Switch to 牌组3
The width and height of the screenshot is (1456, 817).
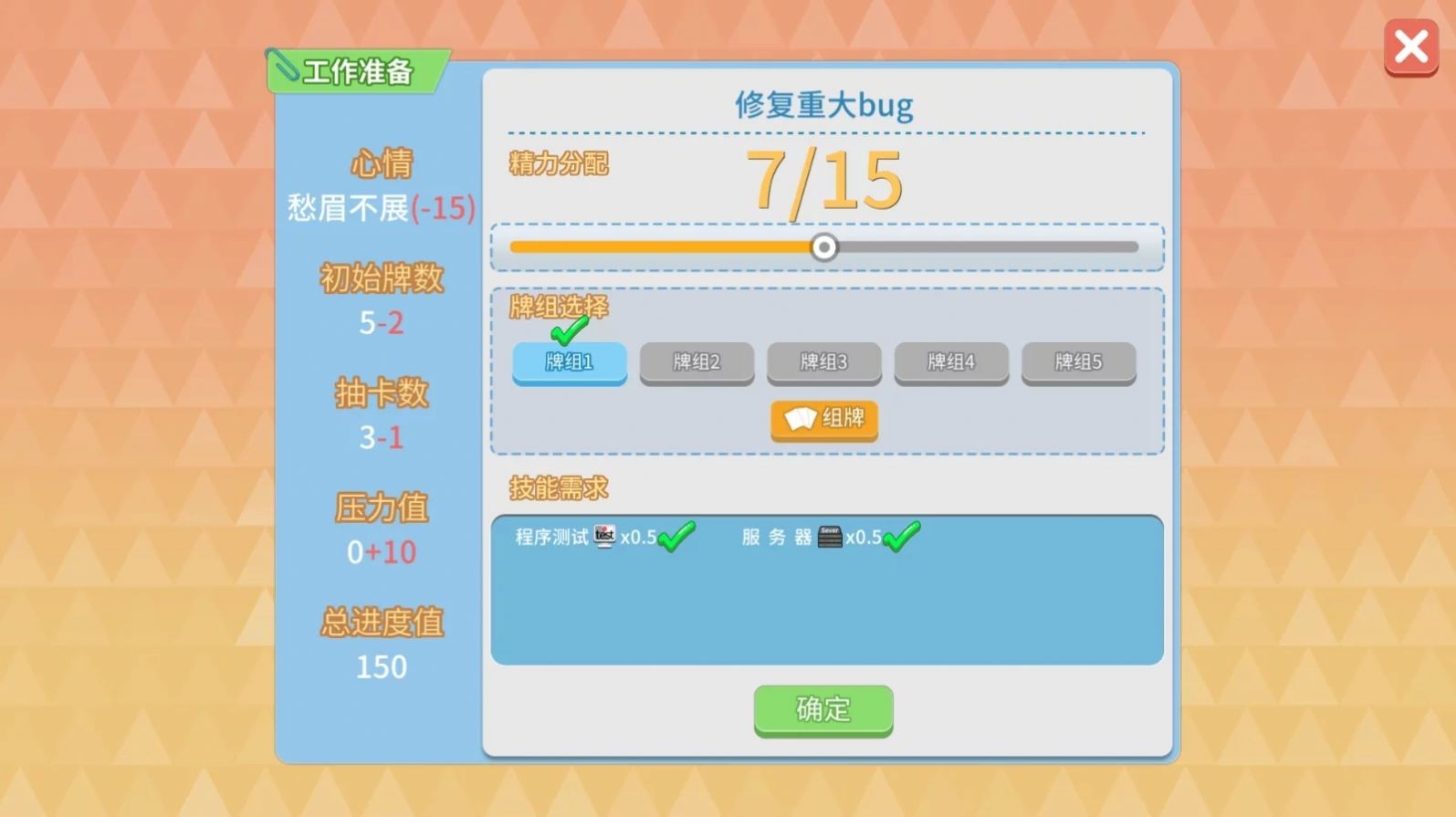[x=823, y=362]
